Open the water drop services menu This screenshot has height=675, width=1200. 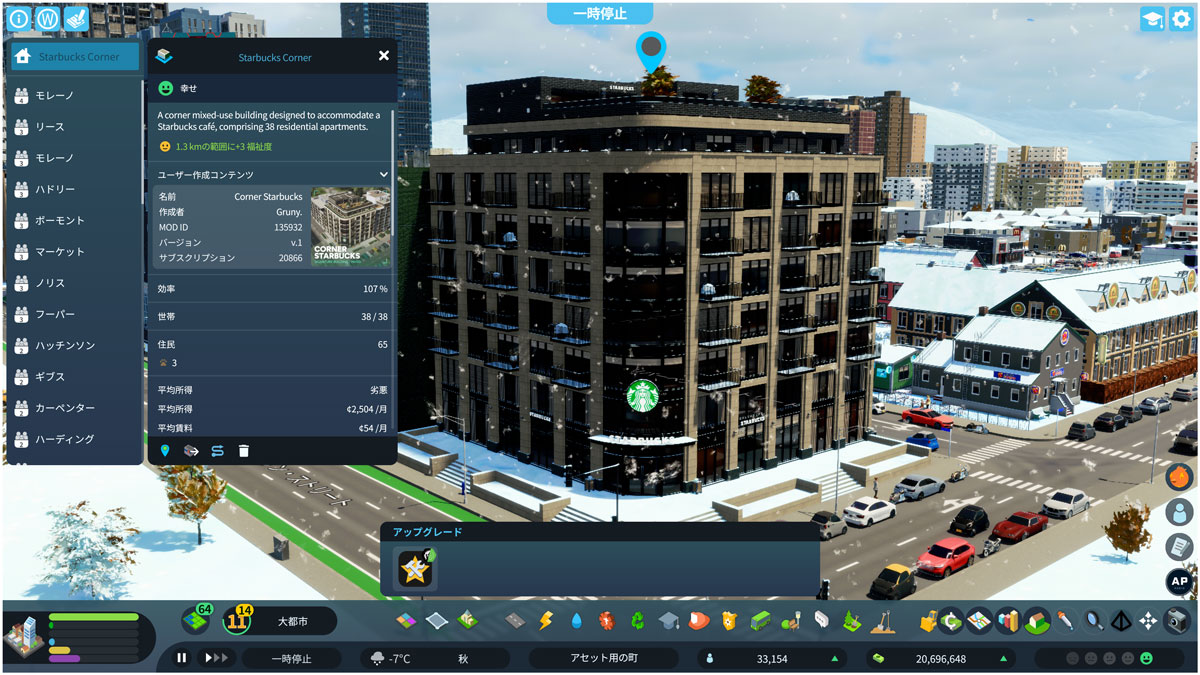pyautogui.click(x=576, y=621)
